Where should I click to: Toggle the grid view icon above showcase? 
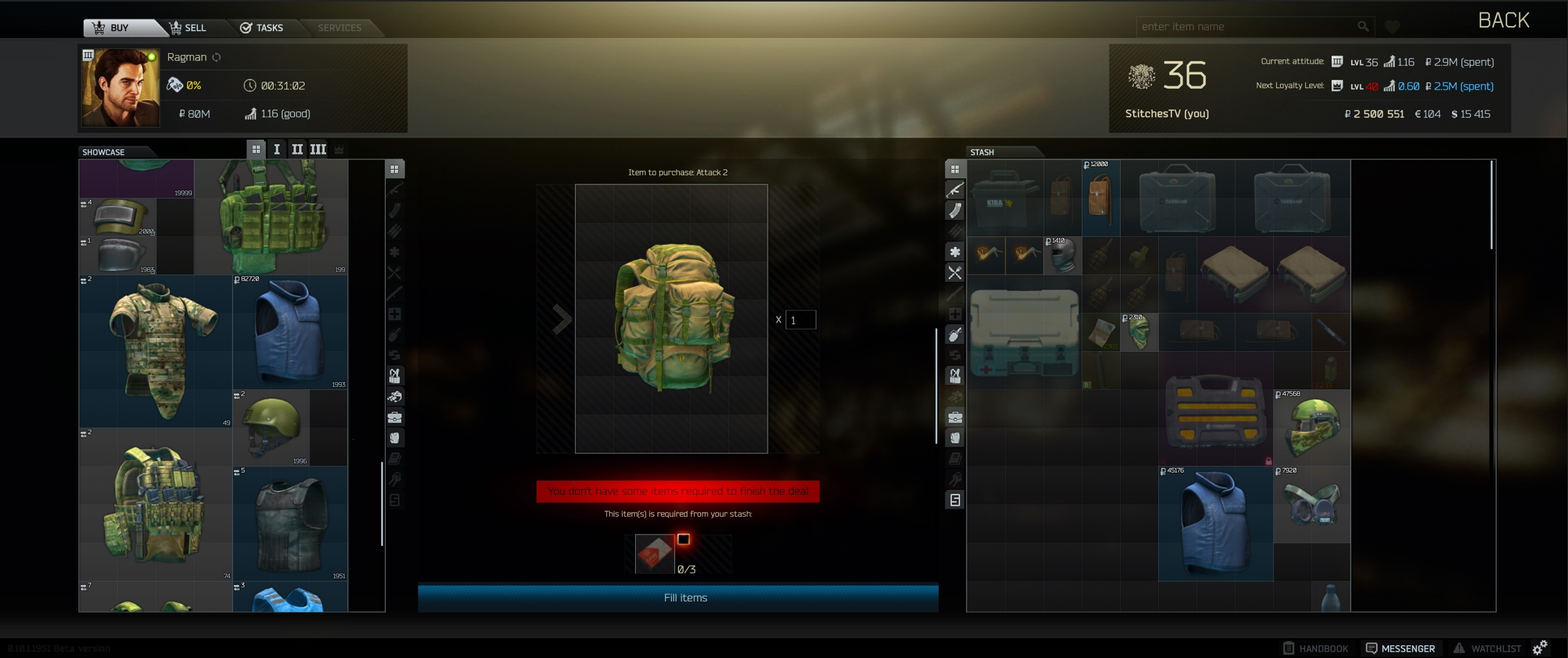(x=256, y=148)
